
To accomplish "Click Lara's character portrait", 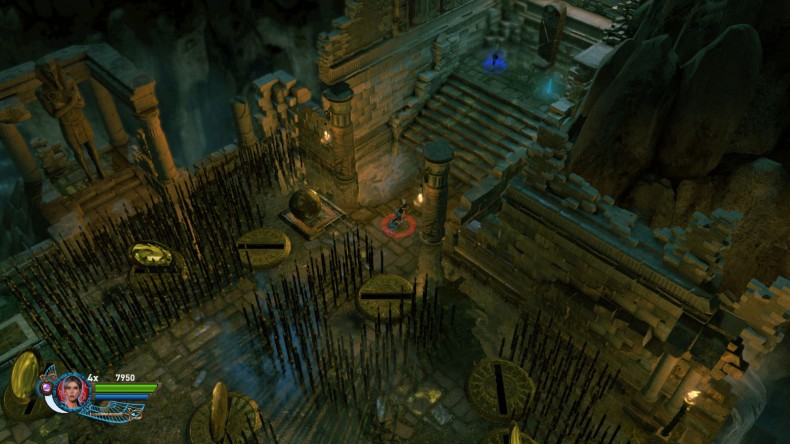I will pos(72,390).
